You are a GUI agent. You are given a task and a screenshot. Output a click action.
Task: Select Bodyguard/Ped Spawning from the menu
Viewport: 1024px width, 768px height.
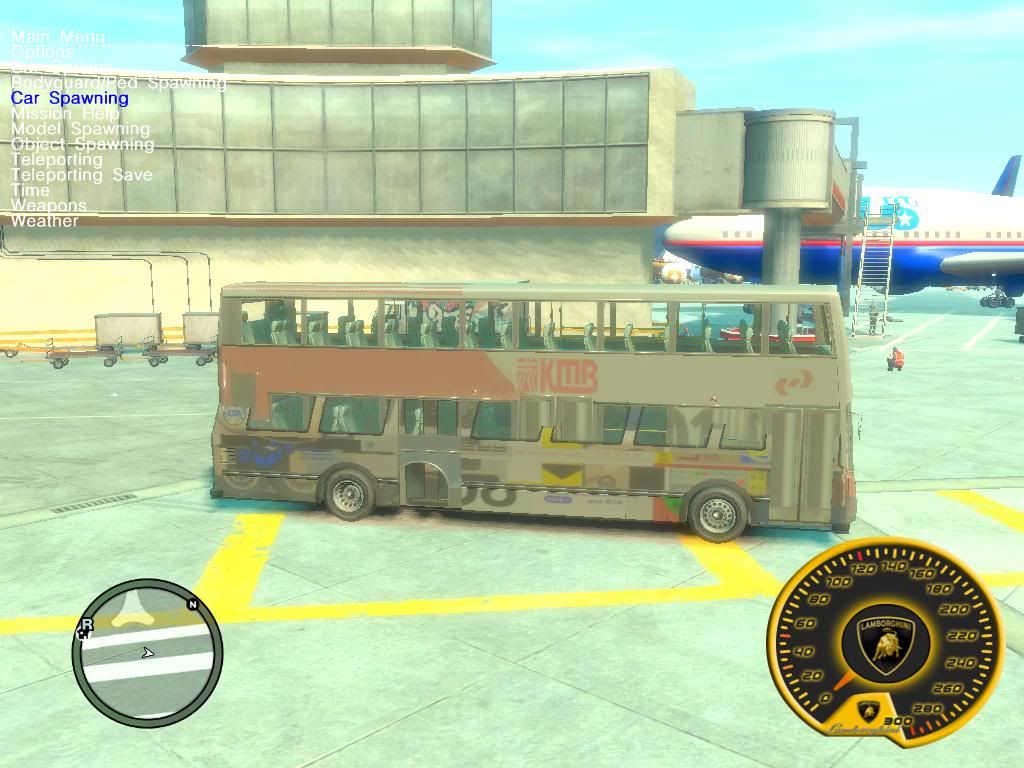(x=118, y=83)
